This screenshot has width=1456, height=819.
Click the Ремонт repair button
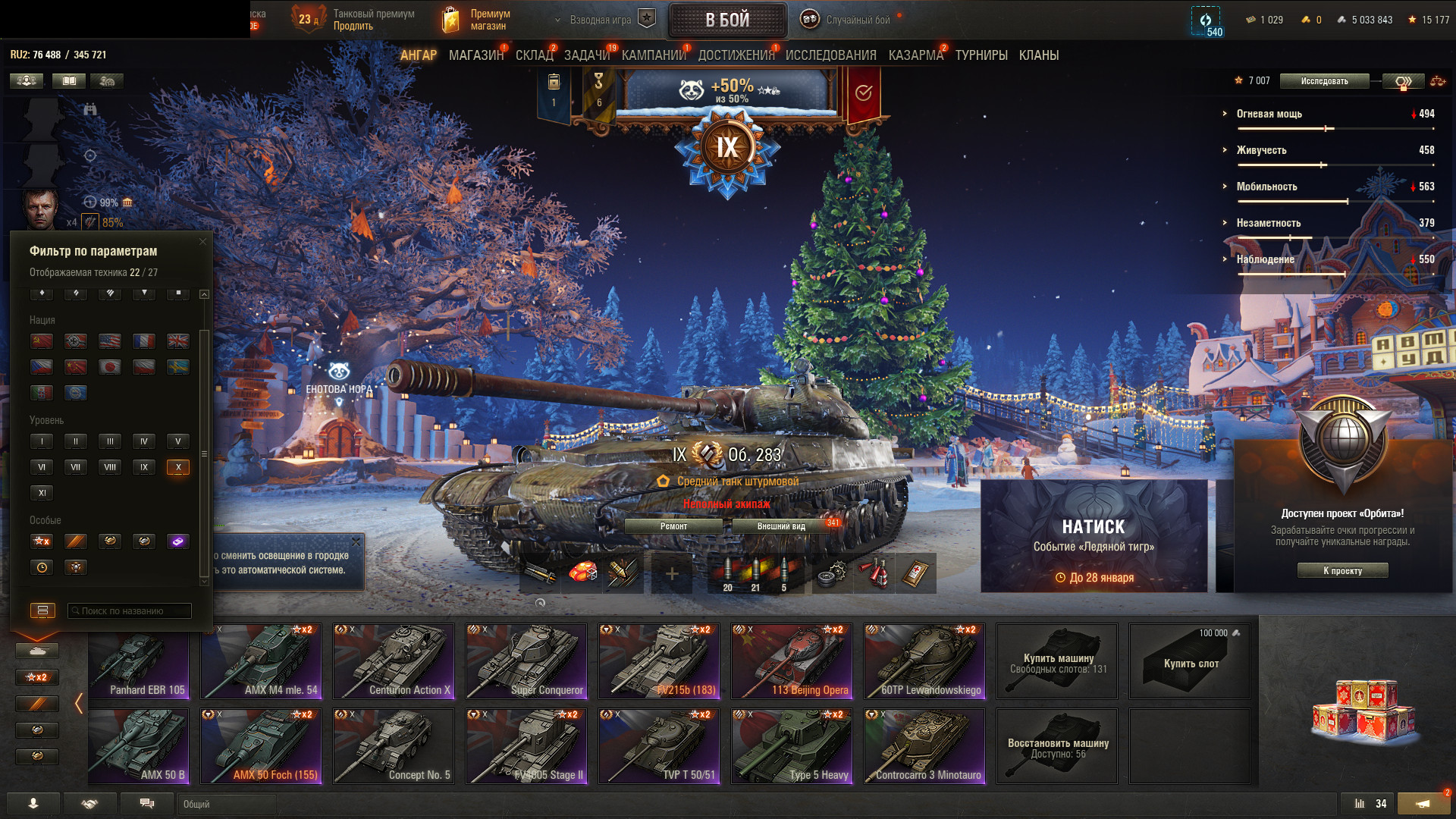pyautogui.click(x=673, y=526)
